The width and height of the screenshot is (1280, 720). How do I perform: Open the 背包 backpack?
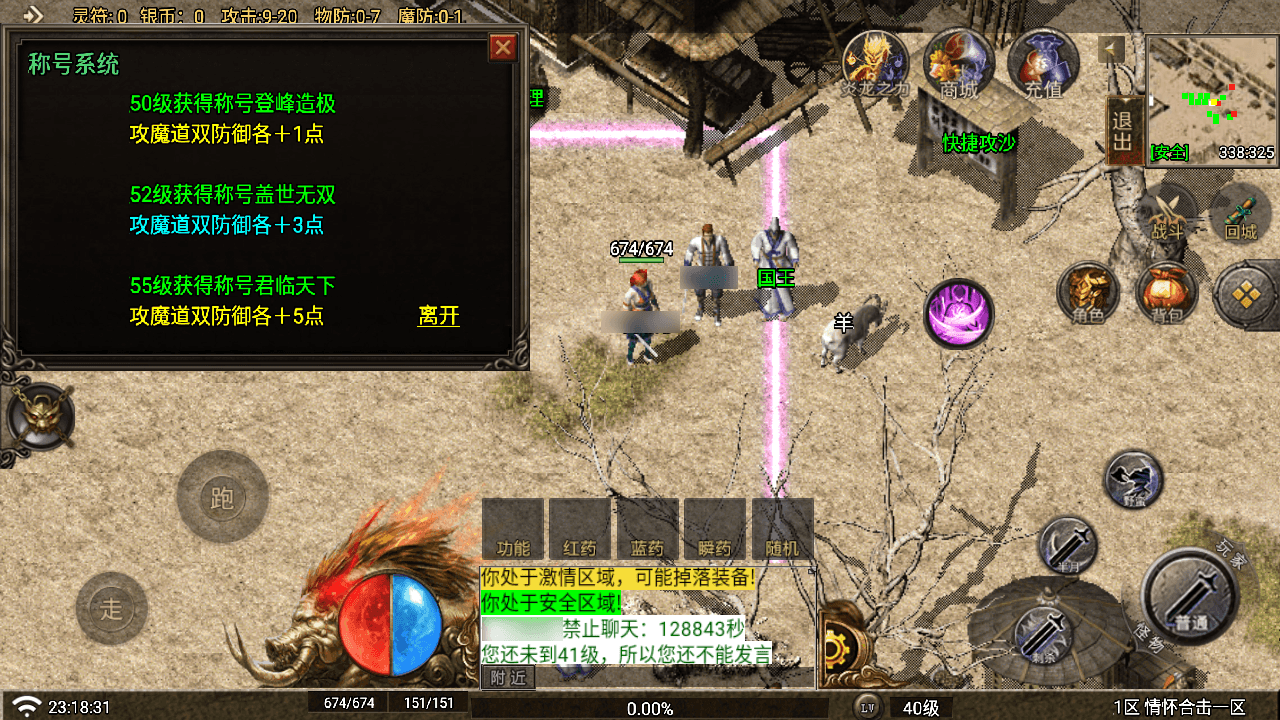[1166, 293]
